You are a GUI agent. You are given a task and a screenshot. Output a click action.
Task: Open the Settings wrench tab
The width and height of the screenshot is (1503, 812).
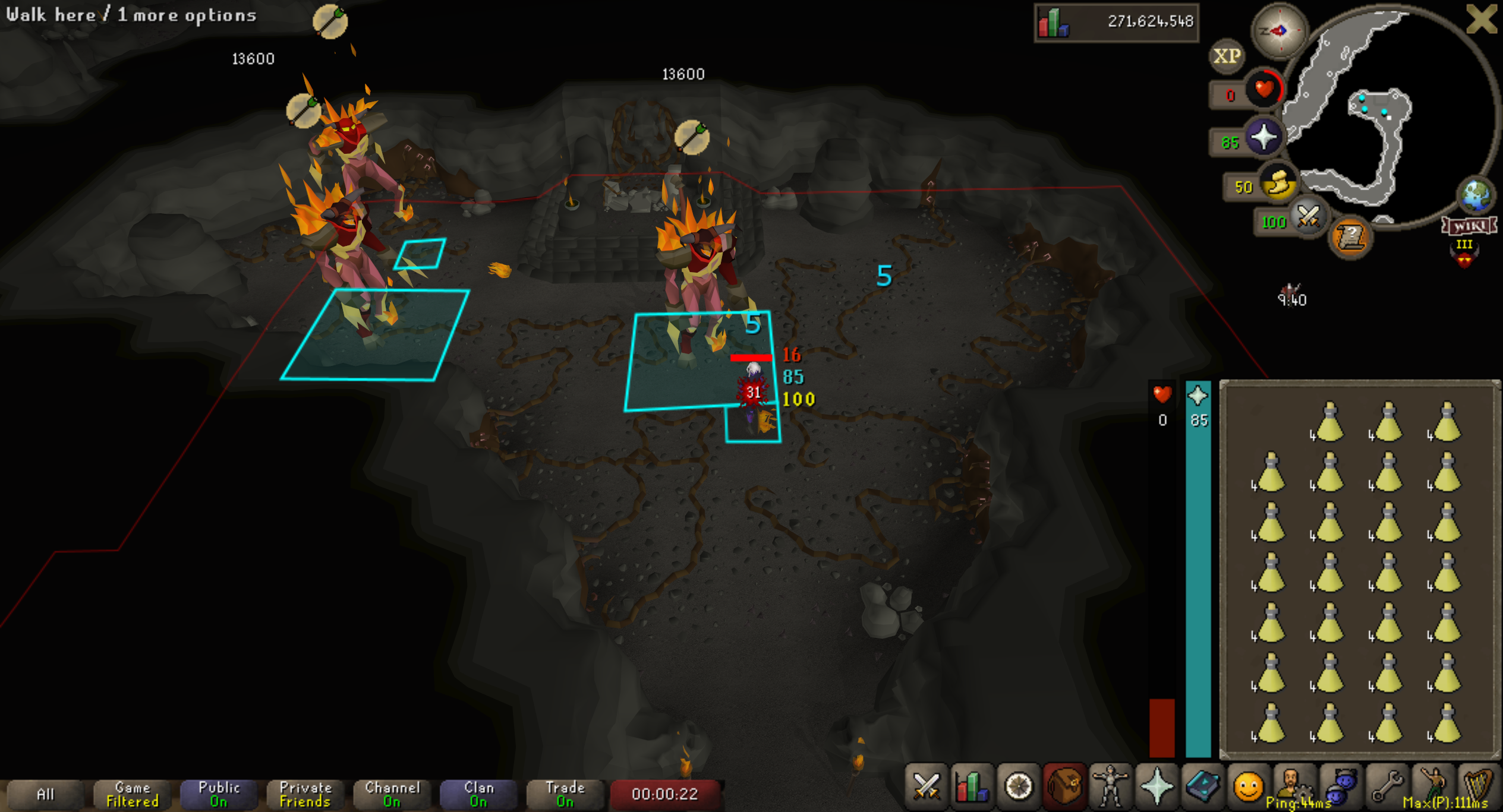1387,786
